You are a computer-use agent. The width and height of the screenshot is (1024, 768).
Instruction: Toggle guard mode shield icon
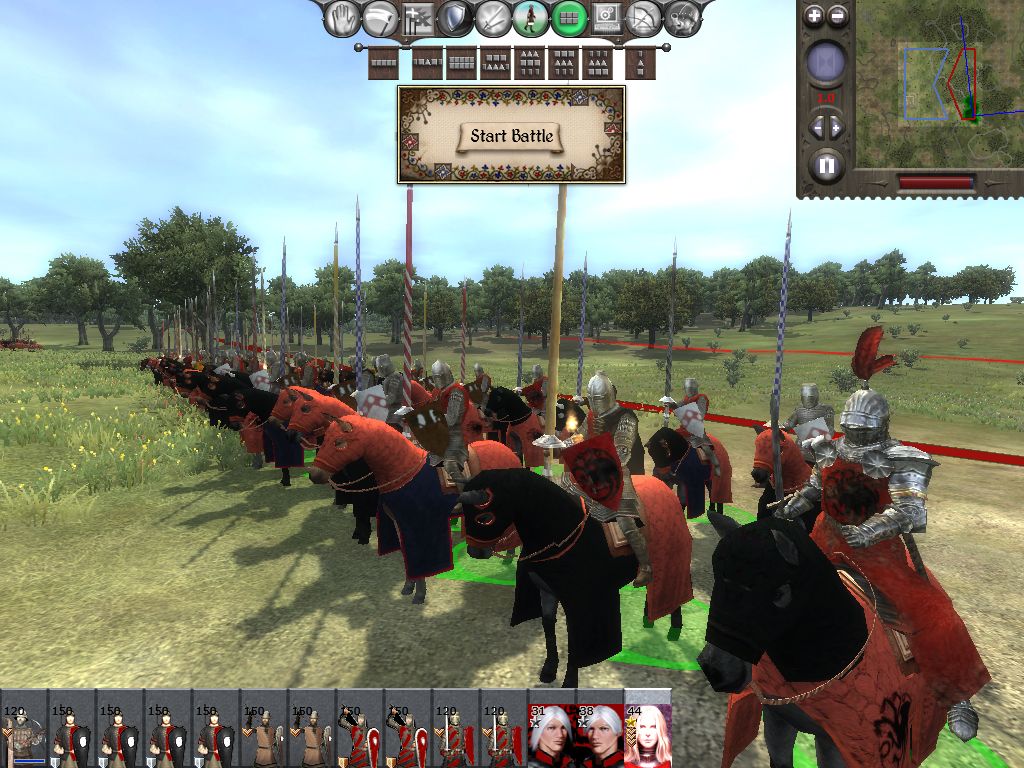(456, 18)
